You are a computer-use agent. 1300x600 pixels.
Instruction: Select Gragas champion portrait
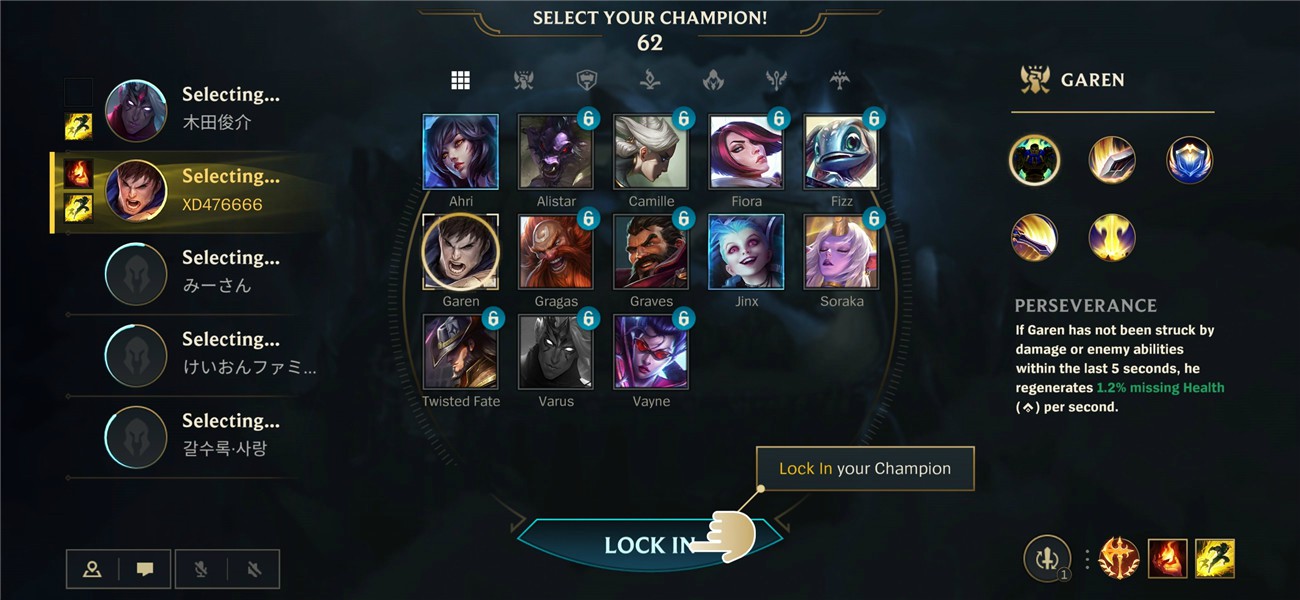tap(555, 252)
